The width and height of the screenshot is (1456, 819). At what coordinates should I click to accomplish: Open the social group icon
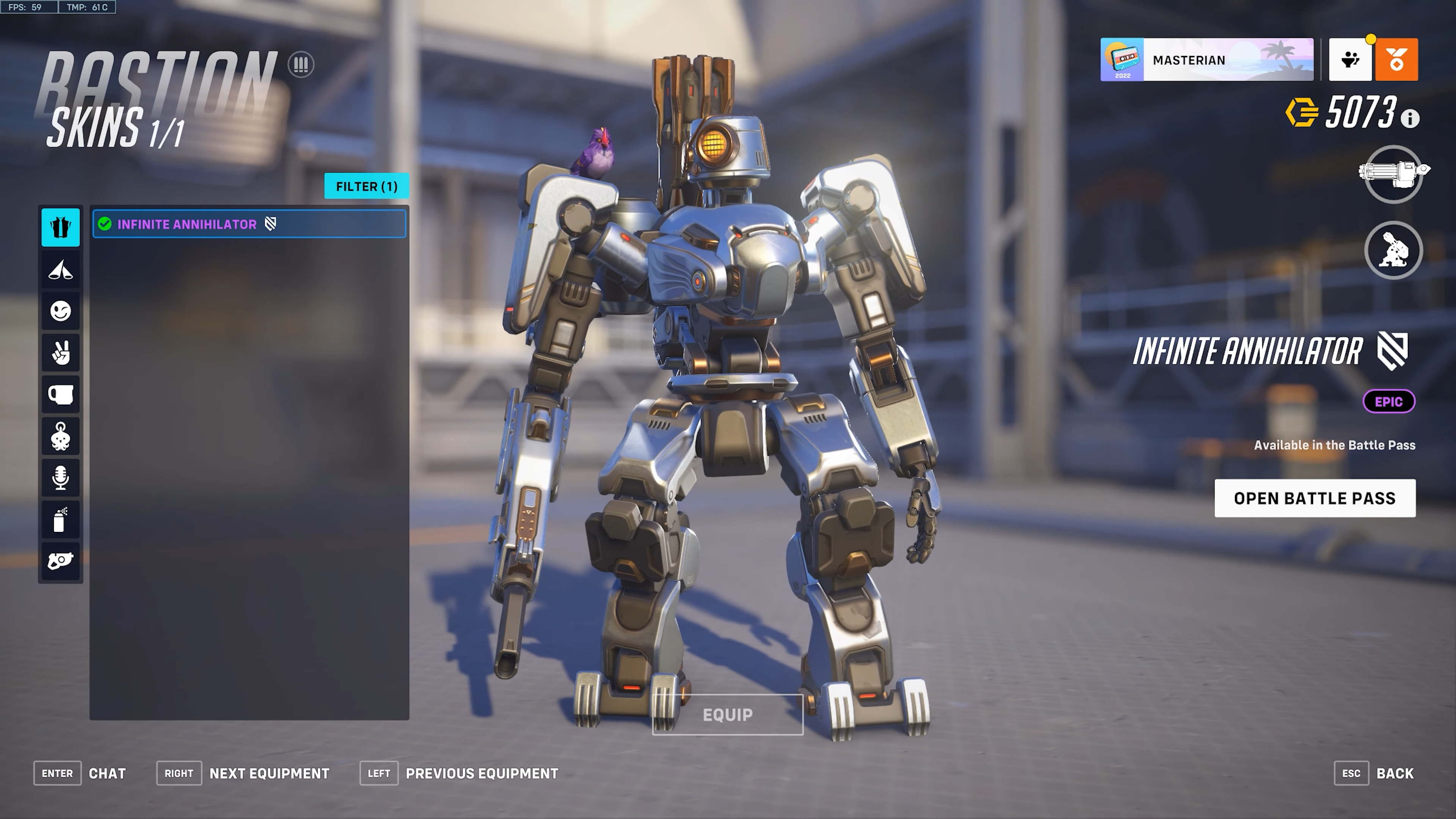coord(1350,60)
